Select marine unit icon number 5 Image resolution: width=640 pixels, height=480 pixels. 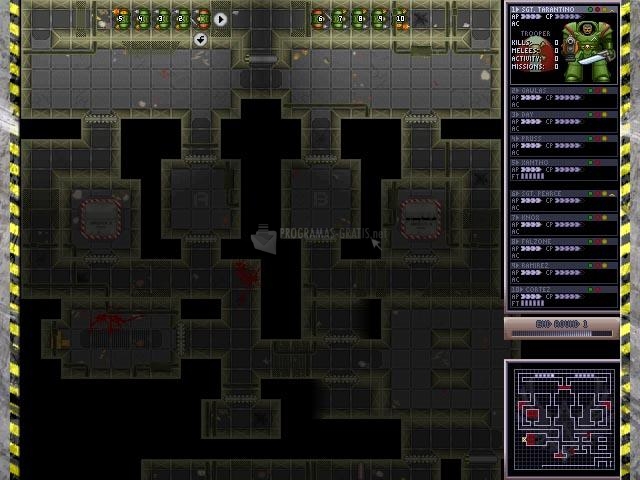(121, 18)
